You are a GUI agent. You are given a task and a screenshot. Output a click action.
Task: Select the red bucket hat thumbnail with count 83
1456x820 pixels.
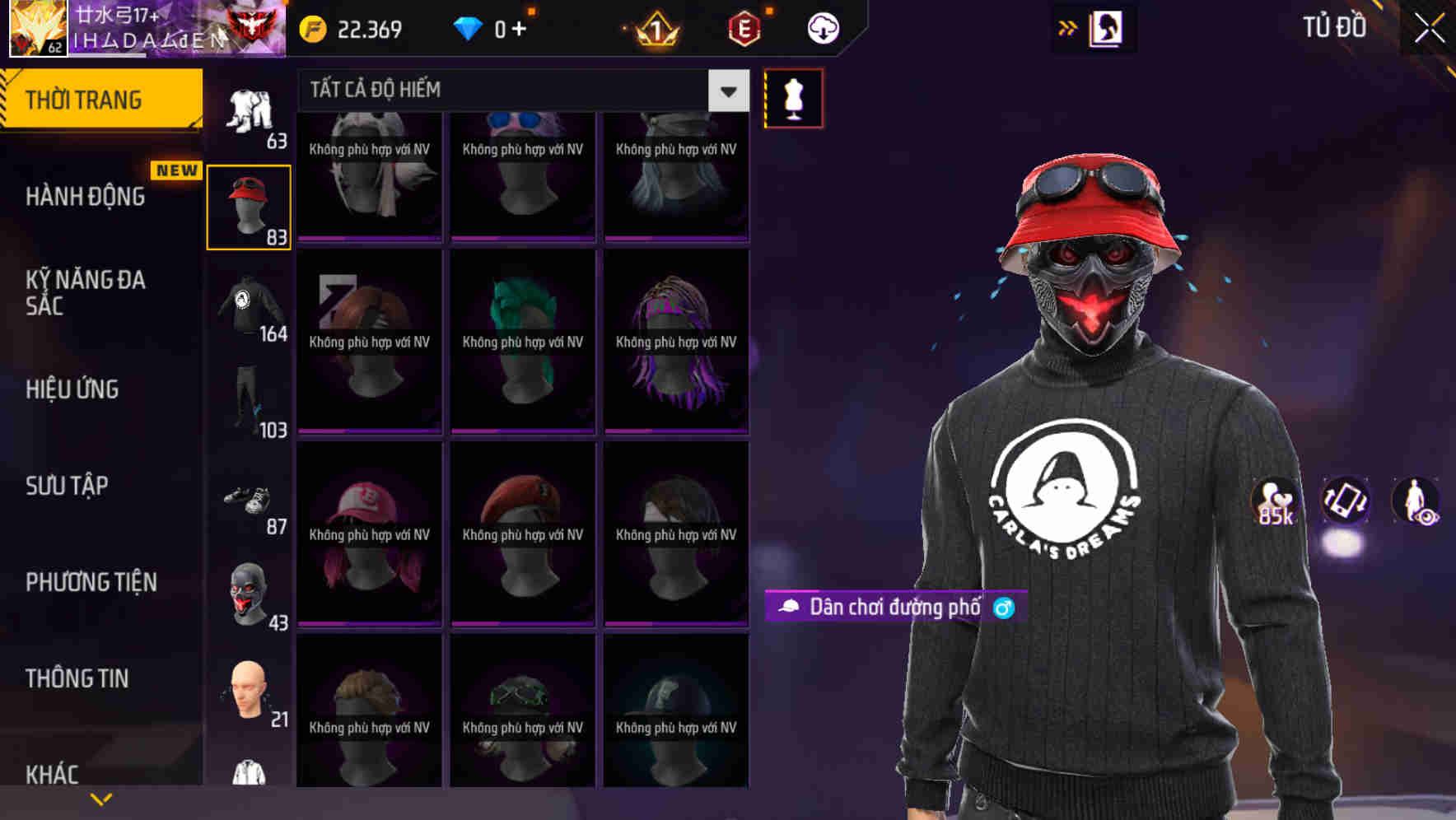(x=250, y=206)
